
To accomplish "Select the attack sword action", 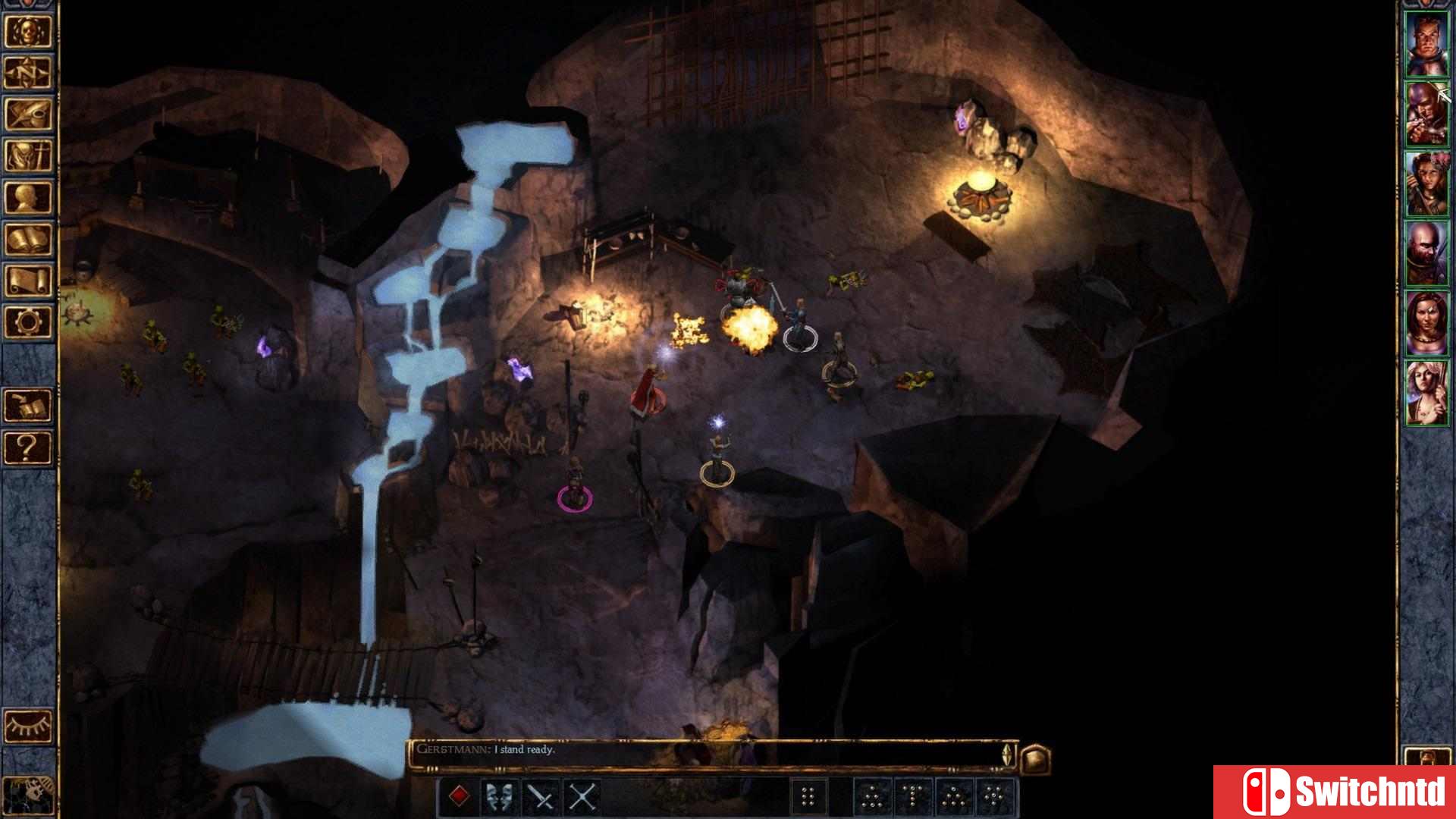I will coord(540,798).
